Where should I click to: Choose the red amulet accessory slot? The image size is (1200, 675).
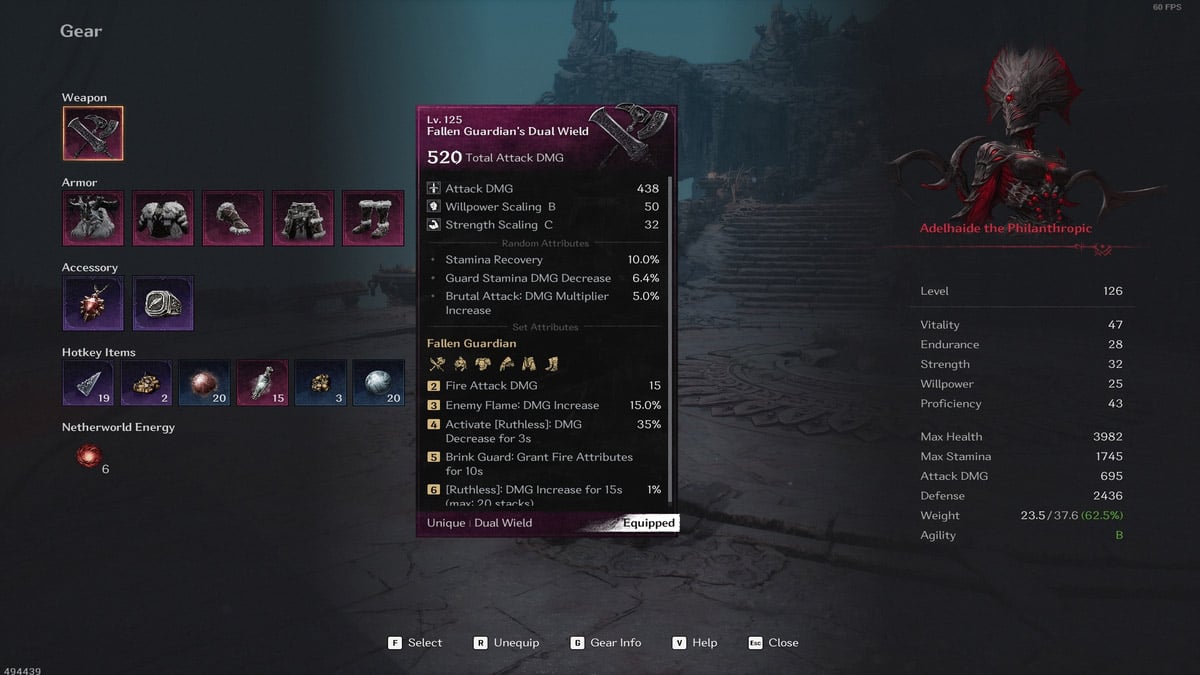point(93,303)
